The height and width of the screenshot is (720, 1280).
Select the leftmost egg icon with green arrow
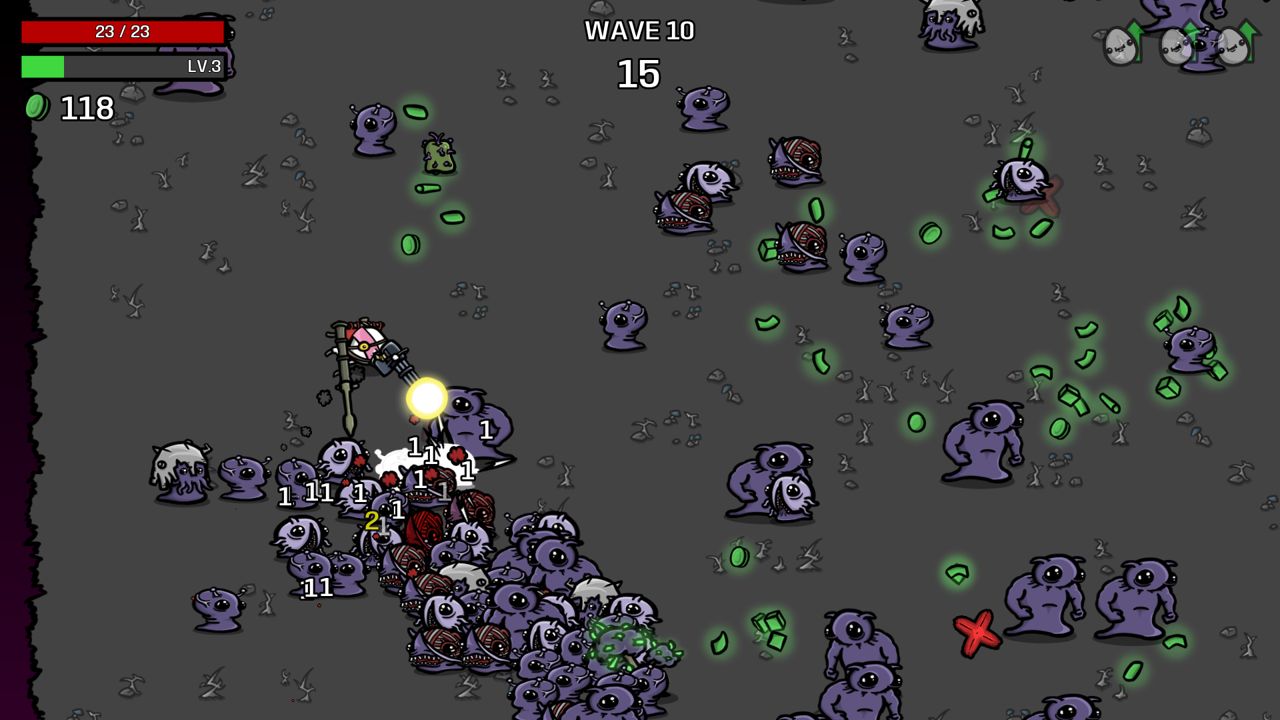[x=1120, y=45]
